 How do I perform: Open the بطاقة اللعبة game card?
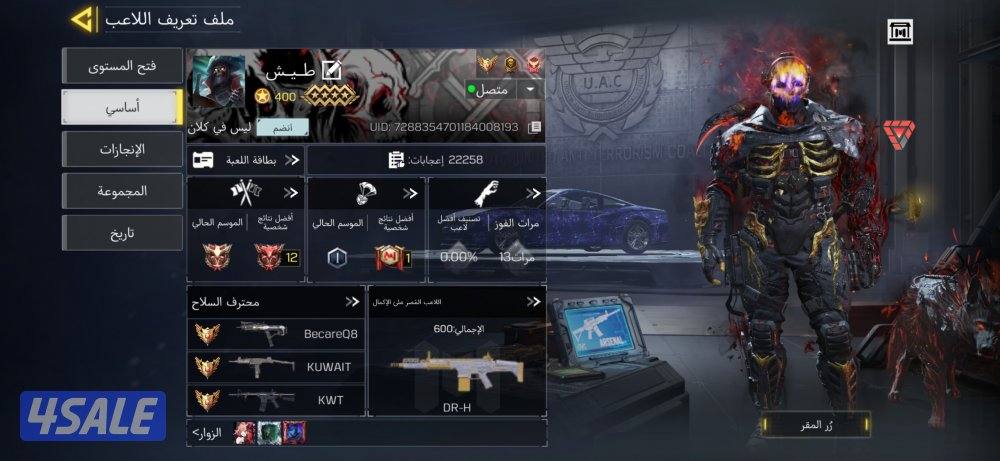246,159
